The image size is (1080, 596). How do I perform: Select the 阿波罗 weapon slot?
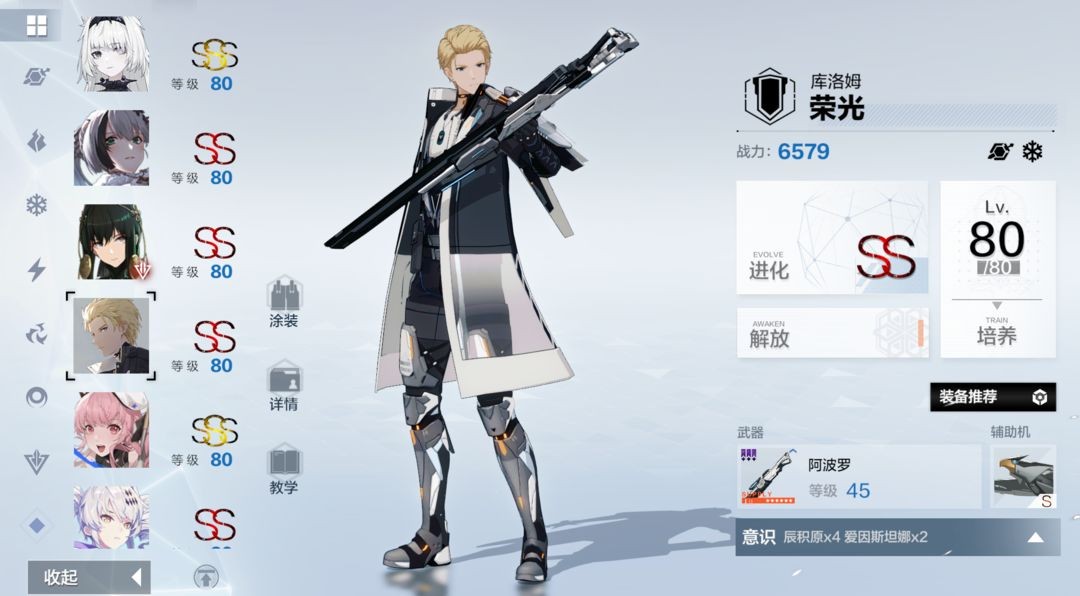pos(858,477)
